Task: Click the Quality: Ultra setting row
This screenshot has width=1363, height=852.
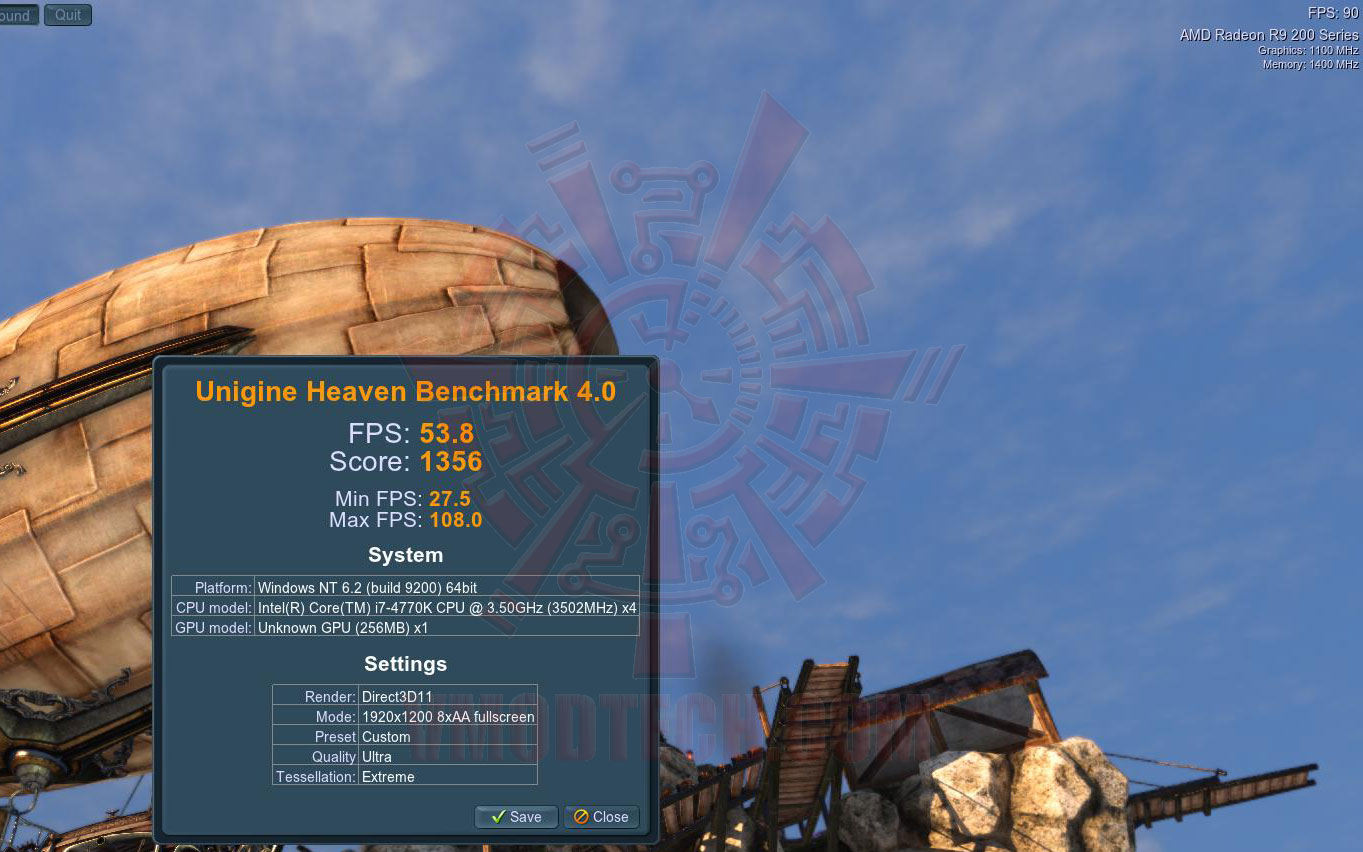Action: [404, 757]
